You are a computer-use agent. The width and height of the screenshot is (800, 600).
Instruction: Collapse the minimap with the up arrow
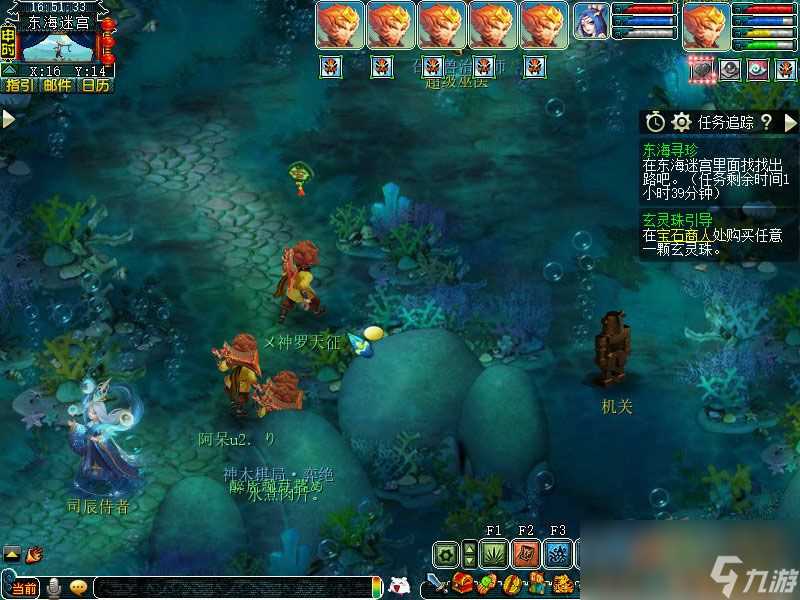[x=8, y=70]
